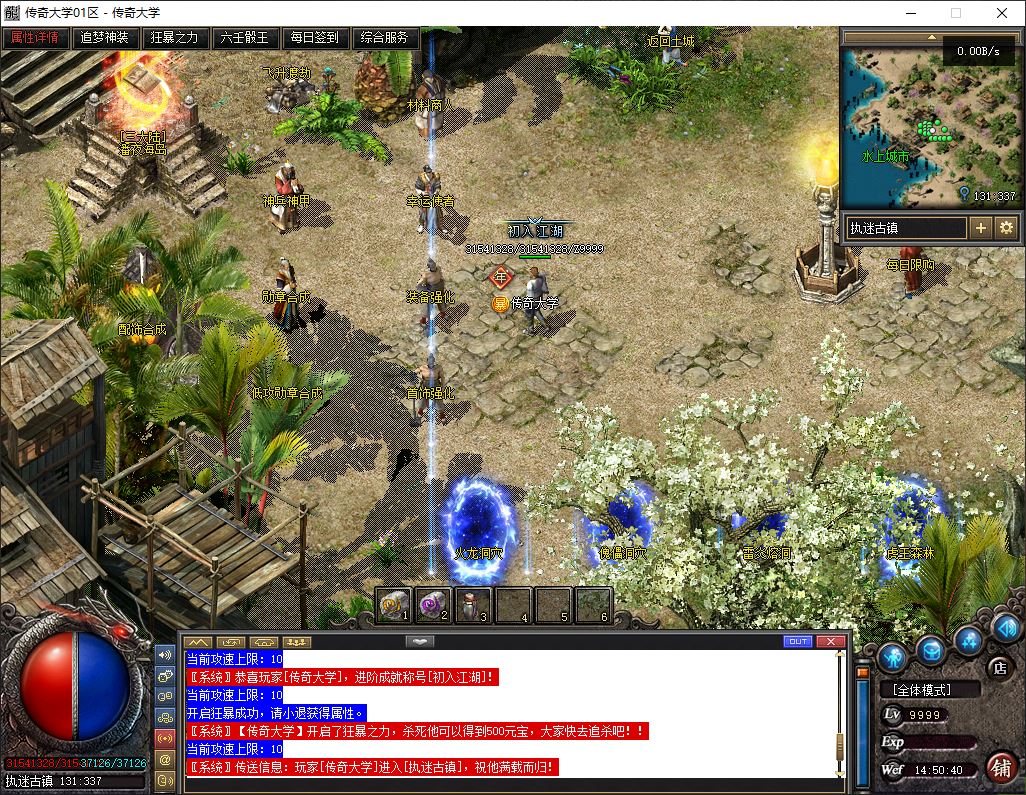
Task: Use the potion bottle in hotbar slot 3
Action: click(473, 604)
